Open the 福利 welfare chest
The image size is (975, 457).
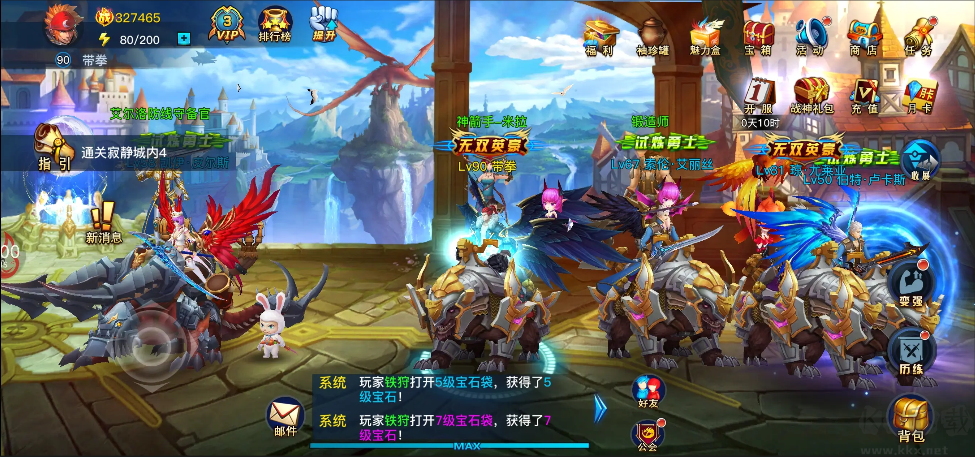tap(600, 36)
